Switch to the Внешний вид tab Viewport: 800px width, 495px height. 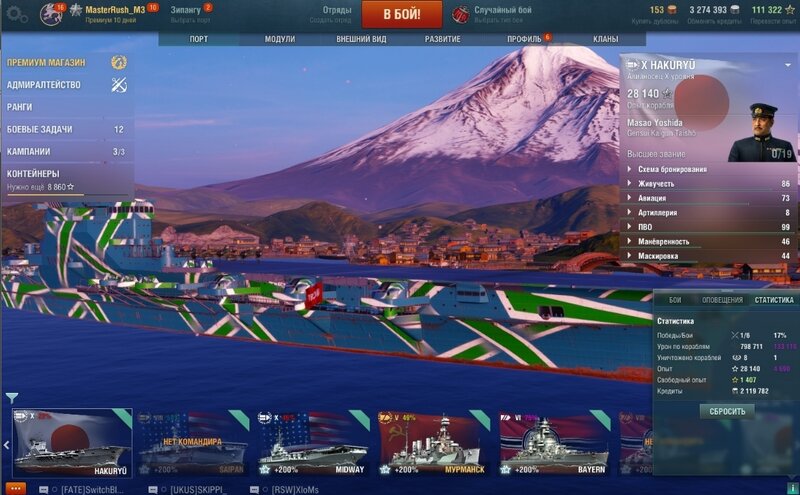[x=360, y=39]
